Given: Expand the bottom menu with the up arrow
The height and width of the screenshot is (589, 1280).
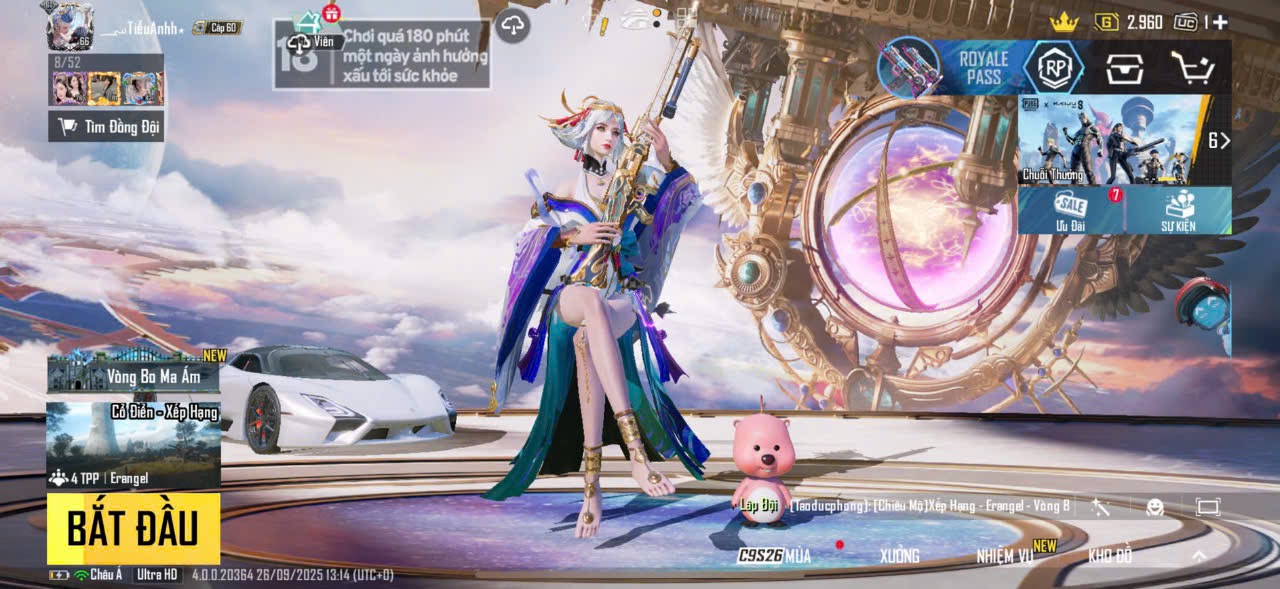Looking at the screenshot, I should click(1199, 556).
